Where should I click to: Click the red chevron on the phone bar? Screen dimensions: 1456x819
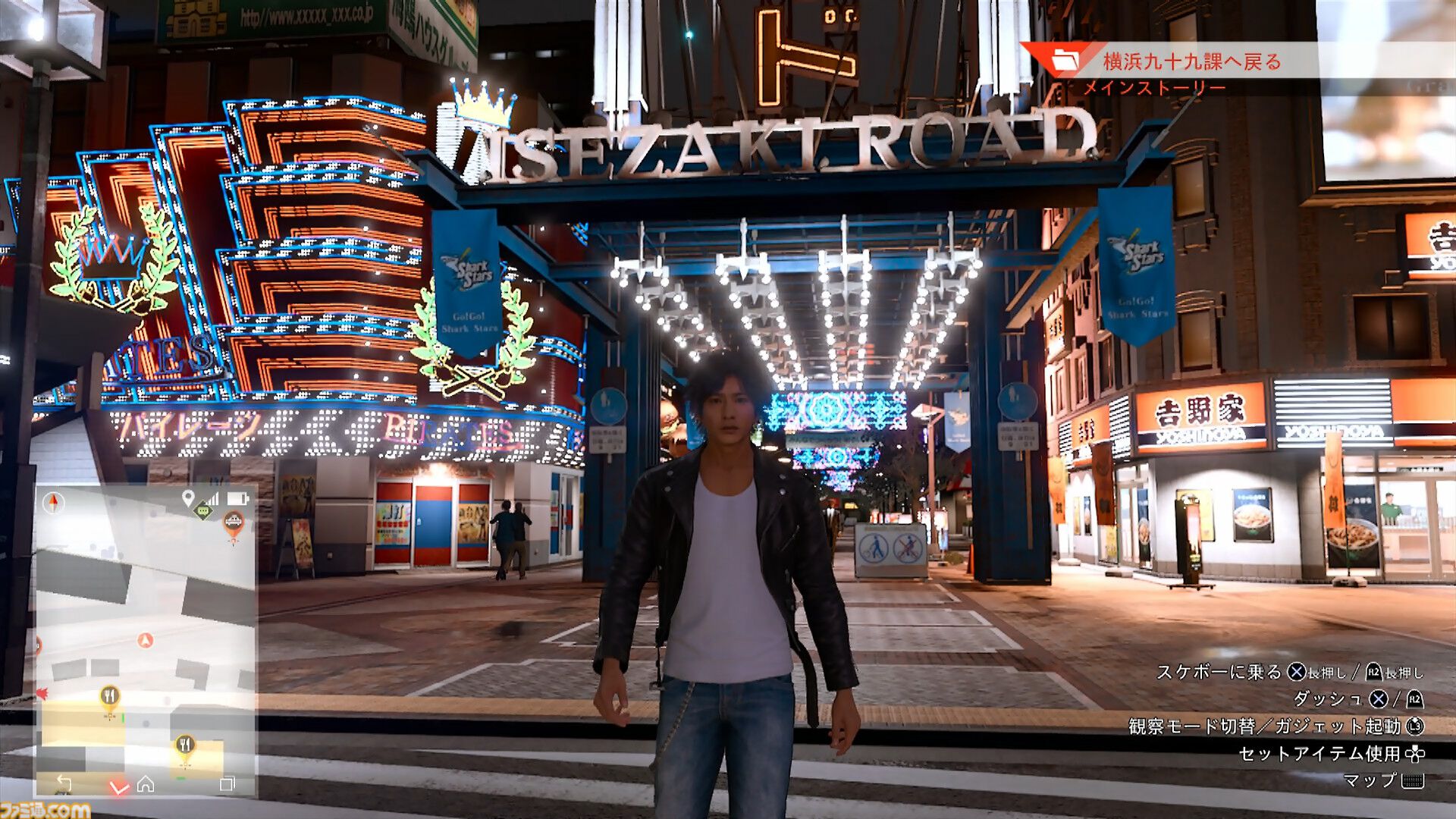[118, 788]
